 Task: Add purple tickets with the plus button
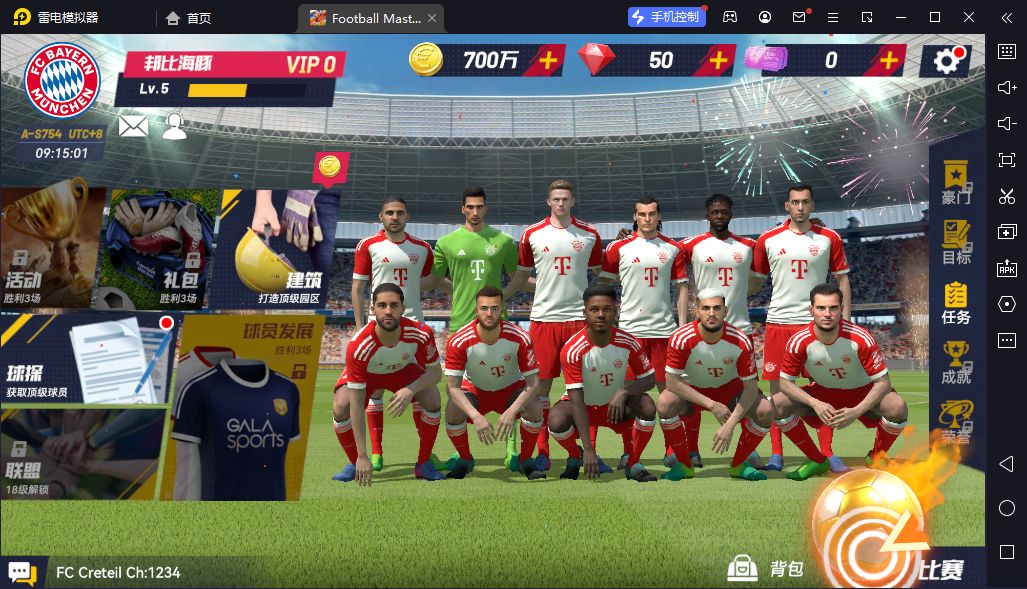point(887,60)
